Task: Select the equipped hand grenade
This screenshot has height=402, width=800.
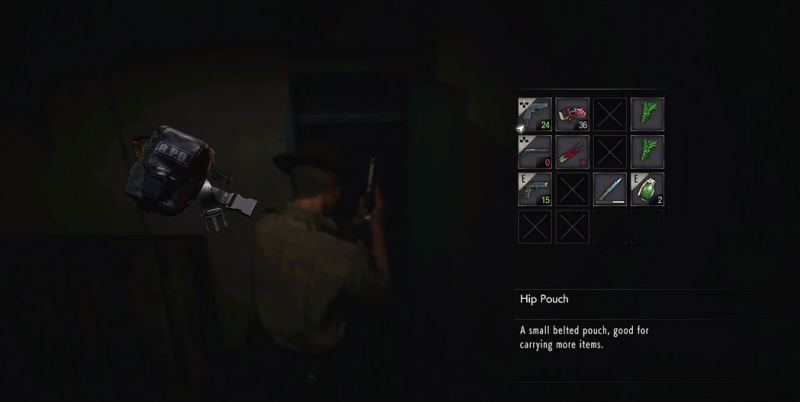Action: [647, 188]
